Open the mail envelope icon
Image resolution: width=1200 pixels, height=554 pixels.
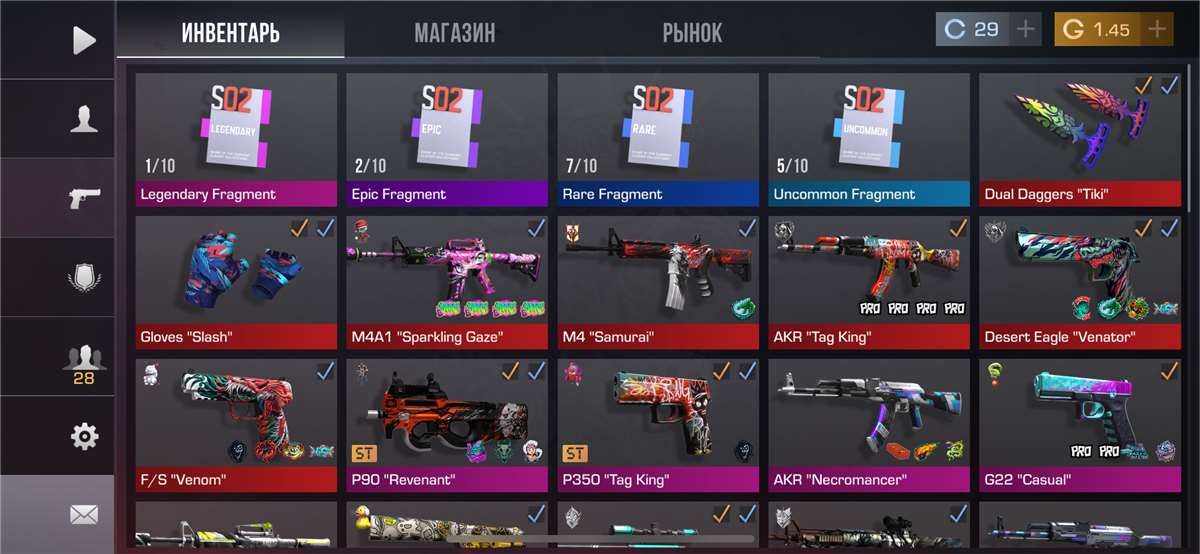click(x=84, y=514)
